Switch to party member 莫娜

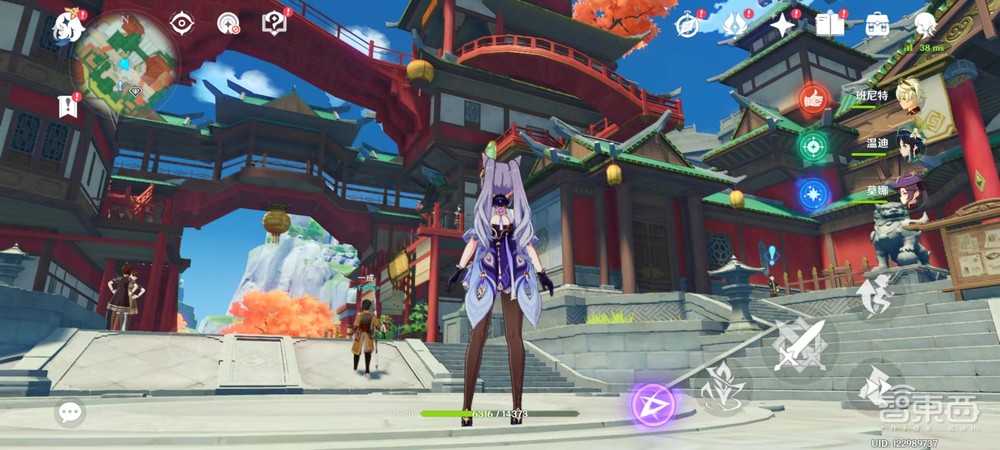pyautogui.click(x=912, y=190)
